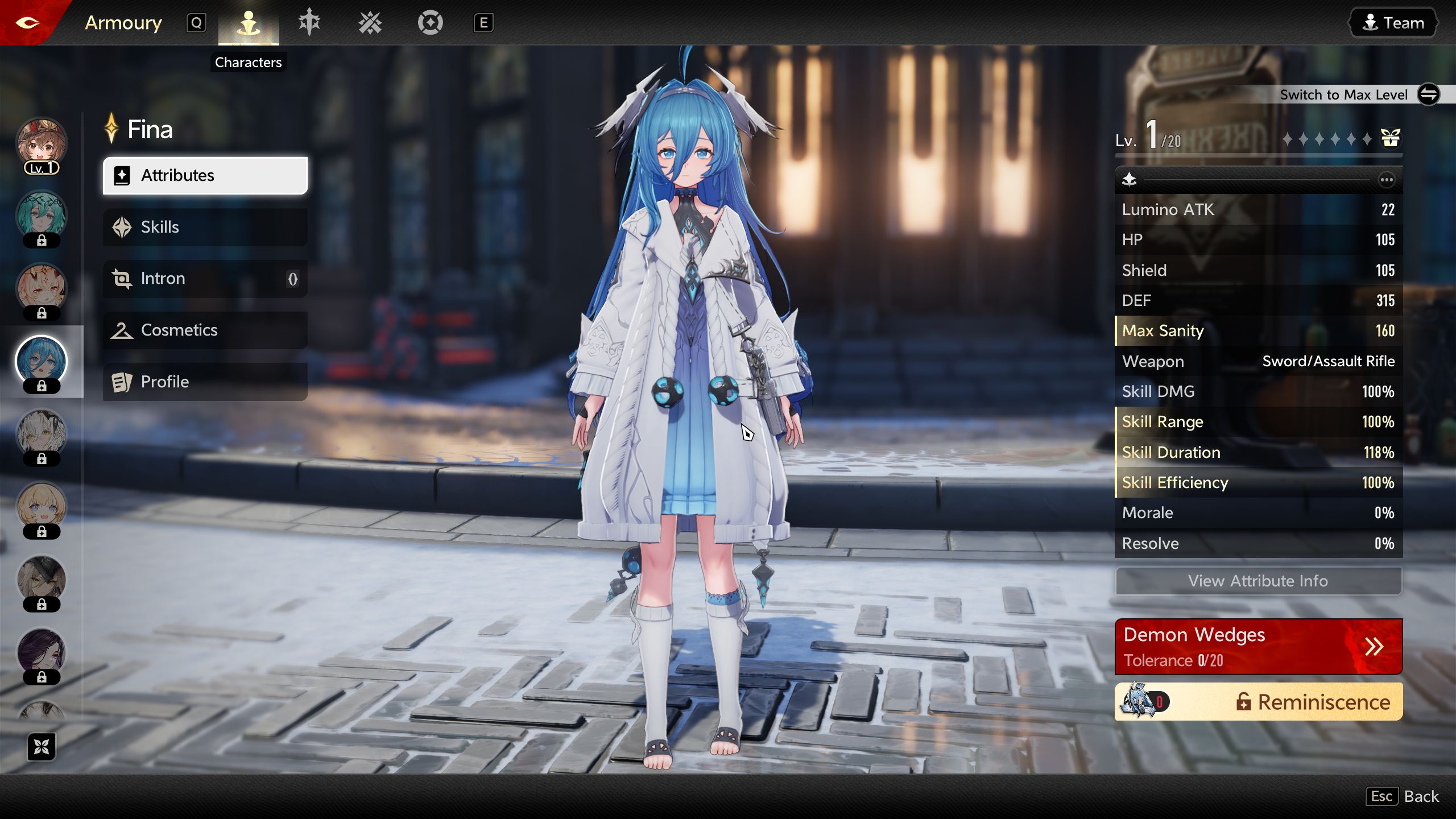The image size is (1456, 819).
Task: Open the three-dots options on attribute header
Action: coord(1387,180)
